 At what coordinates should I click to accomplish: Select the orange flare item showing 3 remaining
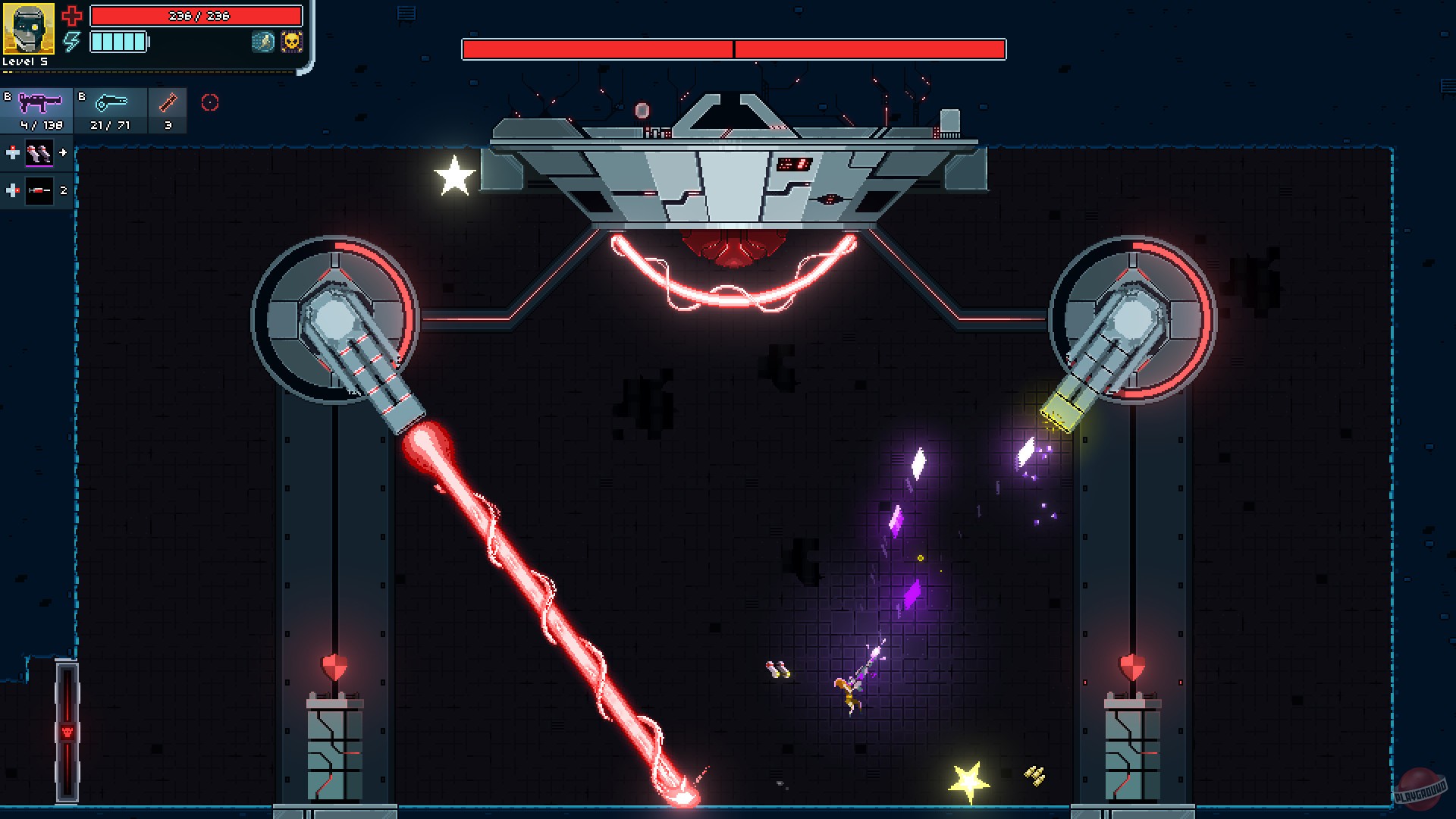click(x=167, y=108)
